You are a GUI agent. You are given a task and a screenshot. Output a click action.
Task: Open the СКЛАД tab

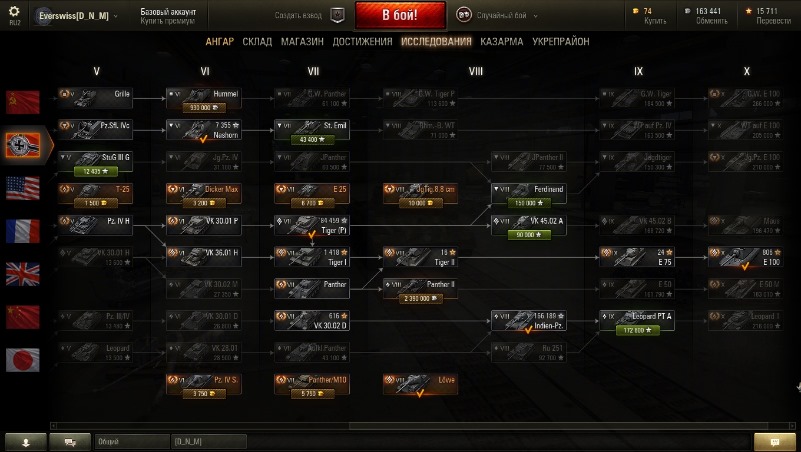coord(257,42)
